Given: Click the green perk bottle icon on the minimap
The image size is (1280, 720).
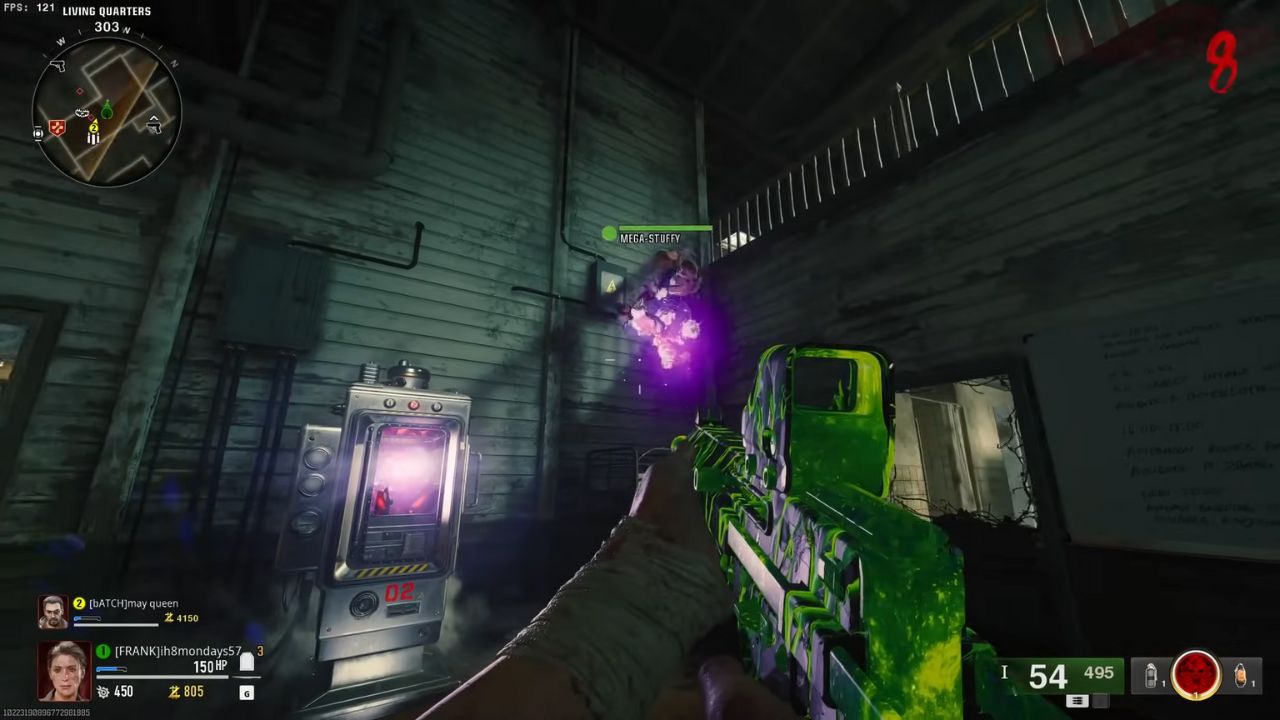Looking at the screenshot, I should point(107,110).
